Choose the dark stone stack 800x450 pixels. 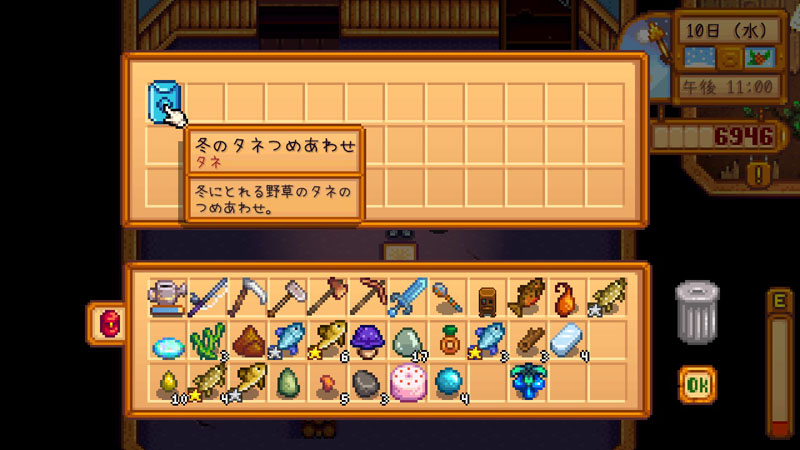coord(366,382)
